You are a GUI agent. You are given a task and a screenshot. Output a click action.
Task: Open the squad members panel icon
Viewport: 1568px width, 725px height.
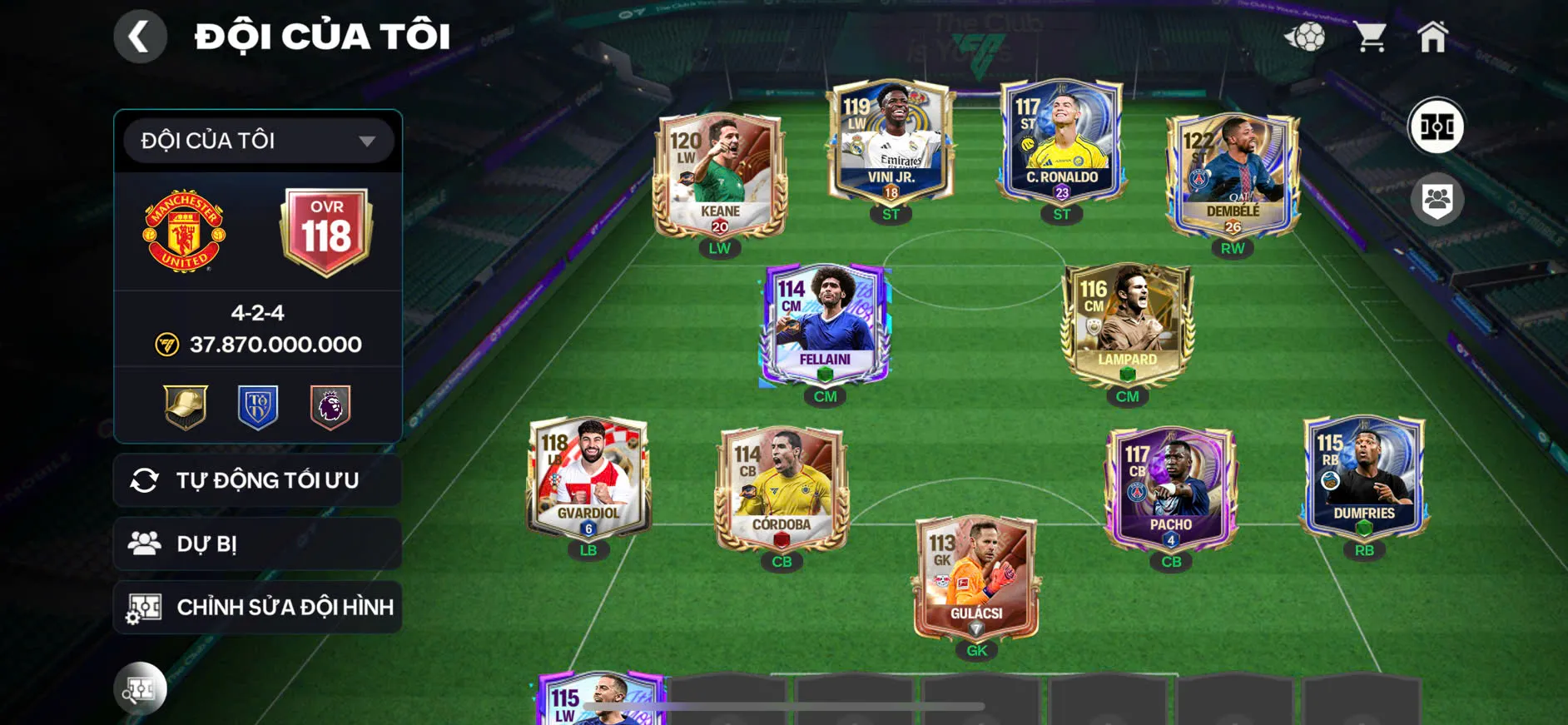[1438, 197]
